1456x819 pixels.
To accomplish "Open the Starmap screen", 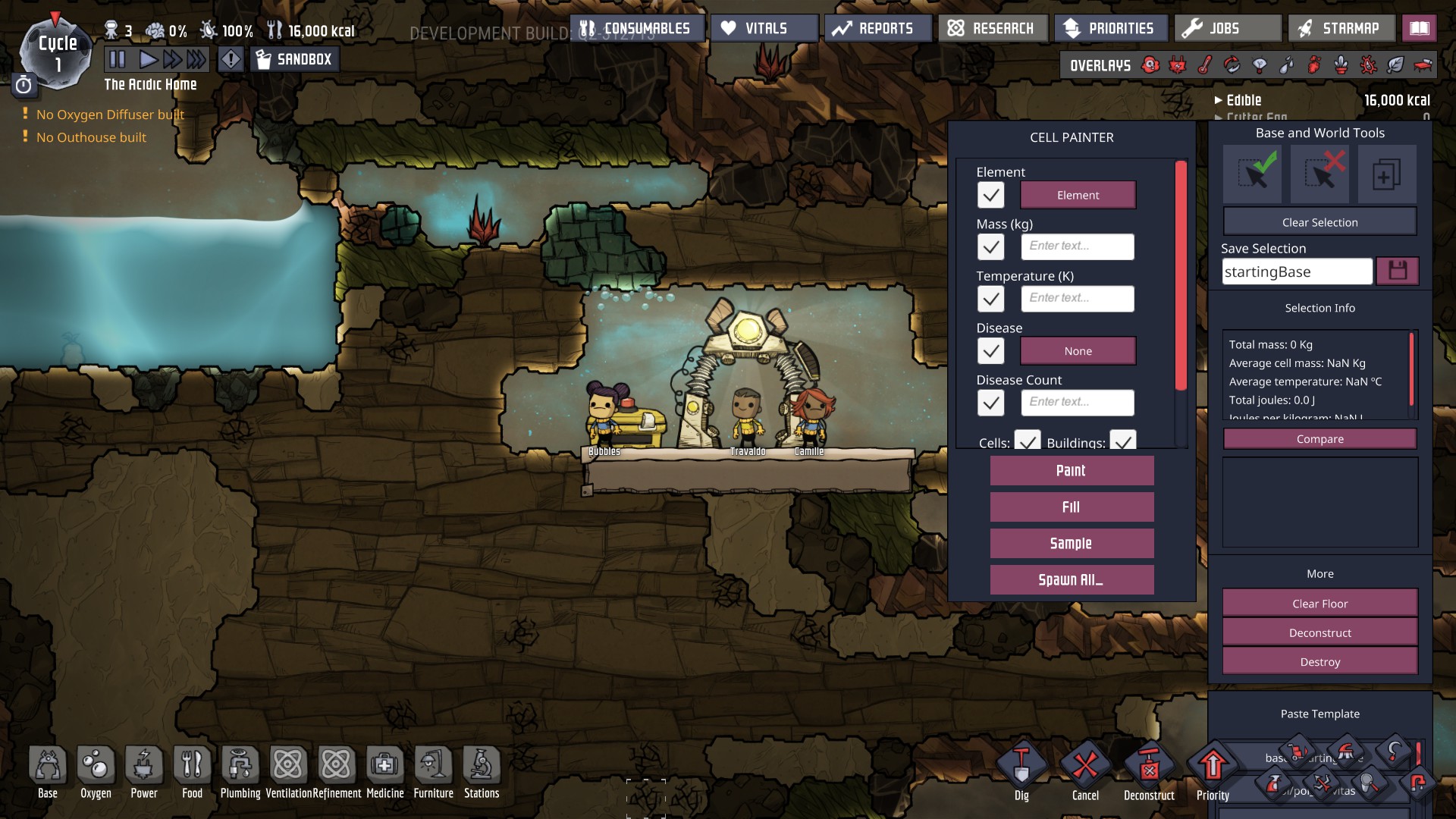I will click(1341, 29).
